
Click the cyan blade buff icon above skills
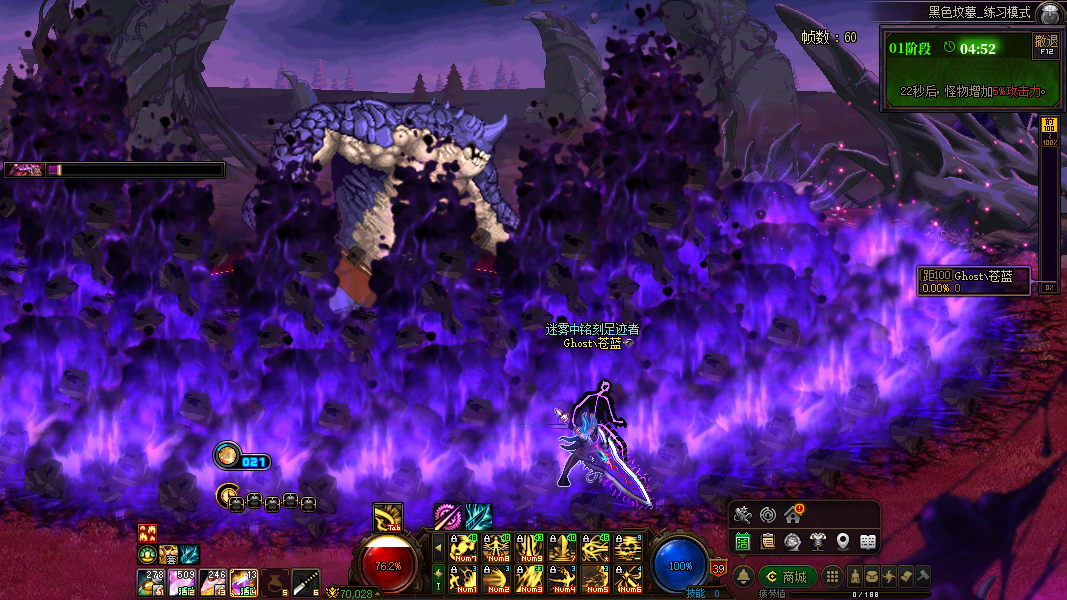tap(478, 516)
